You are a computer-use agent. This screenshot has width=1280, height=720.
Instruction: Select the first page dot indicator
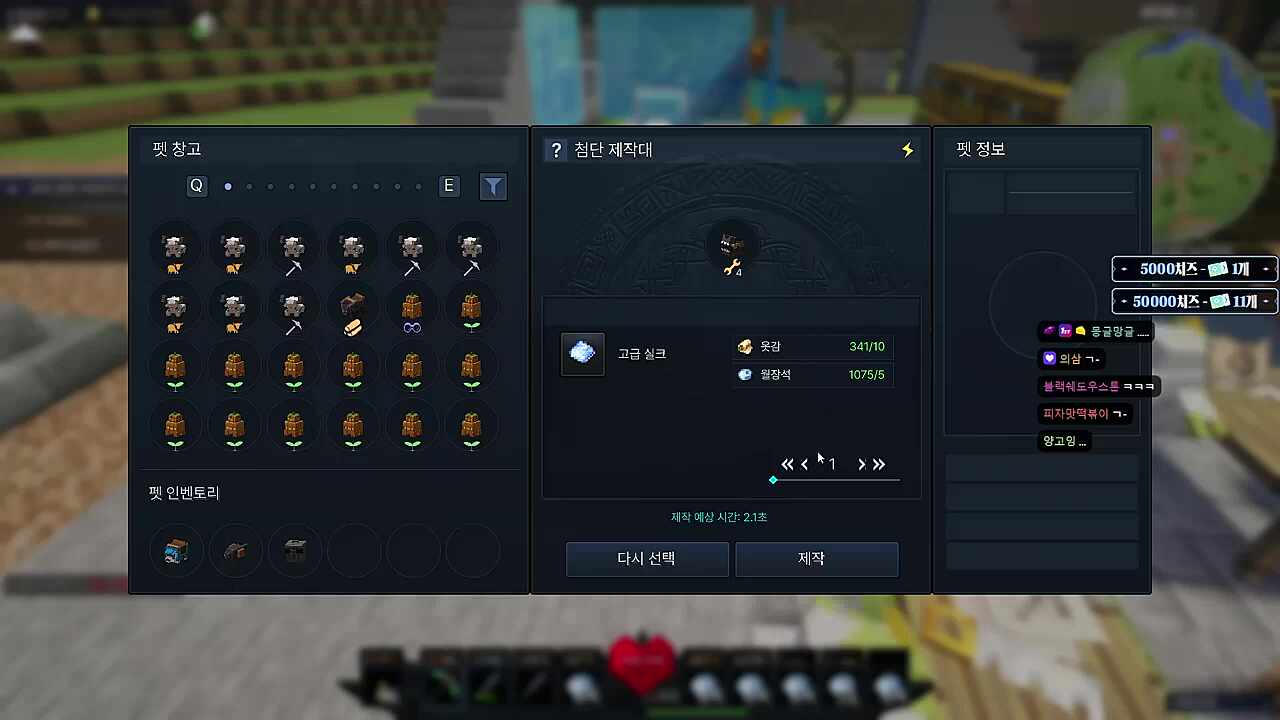point(228,186)
